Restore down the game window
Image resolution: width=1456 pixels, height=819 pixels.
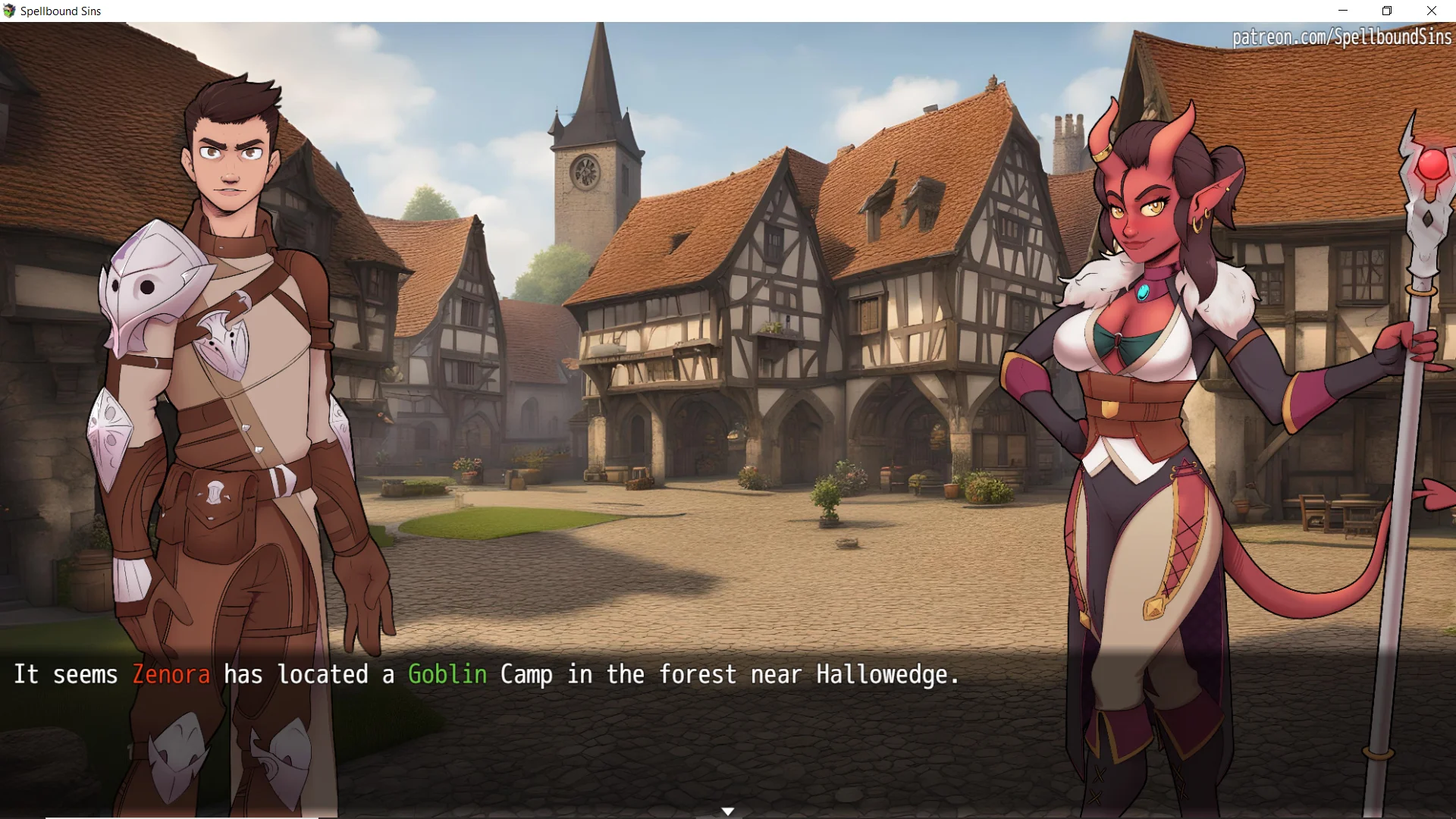(x=1387, y=11)
